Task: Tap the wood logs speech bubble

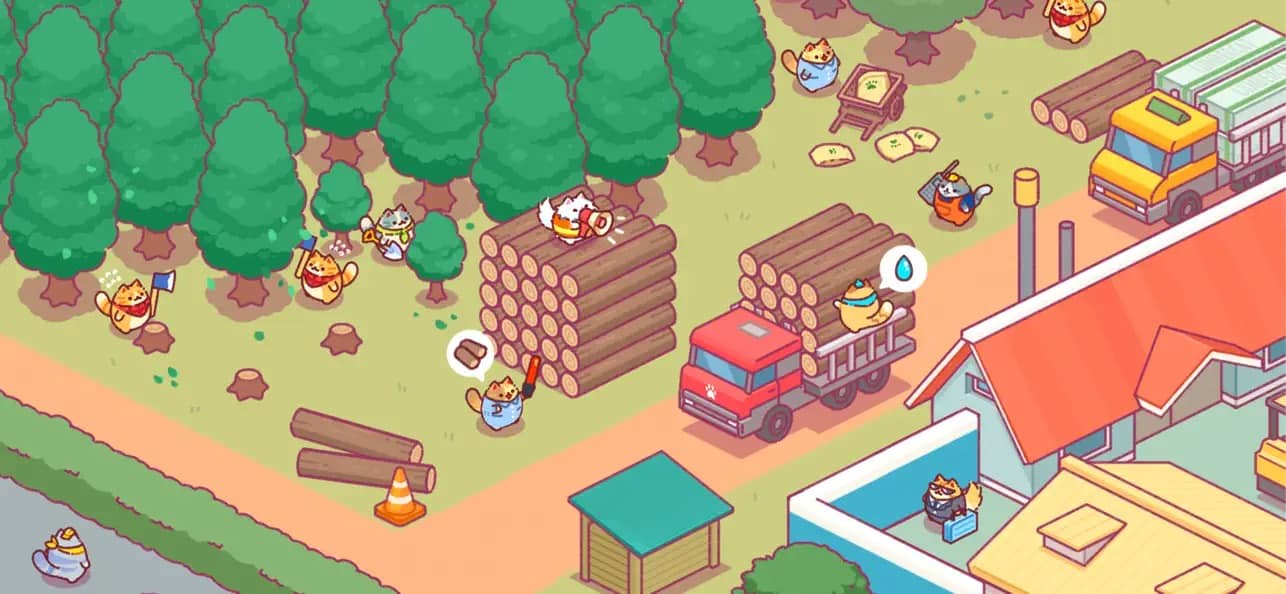Action: pyautogui.click(x=470, y=354)
